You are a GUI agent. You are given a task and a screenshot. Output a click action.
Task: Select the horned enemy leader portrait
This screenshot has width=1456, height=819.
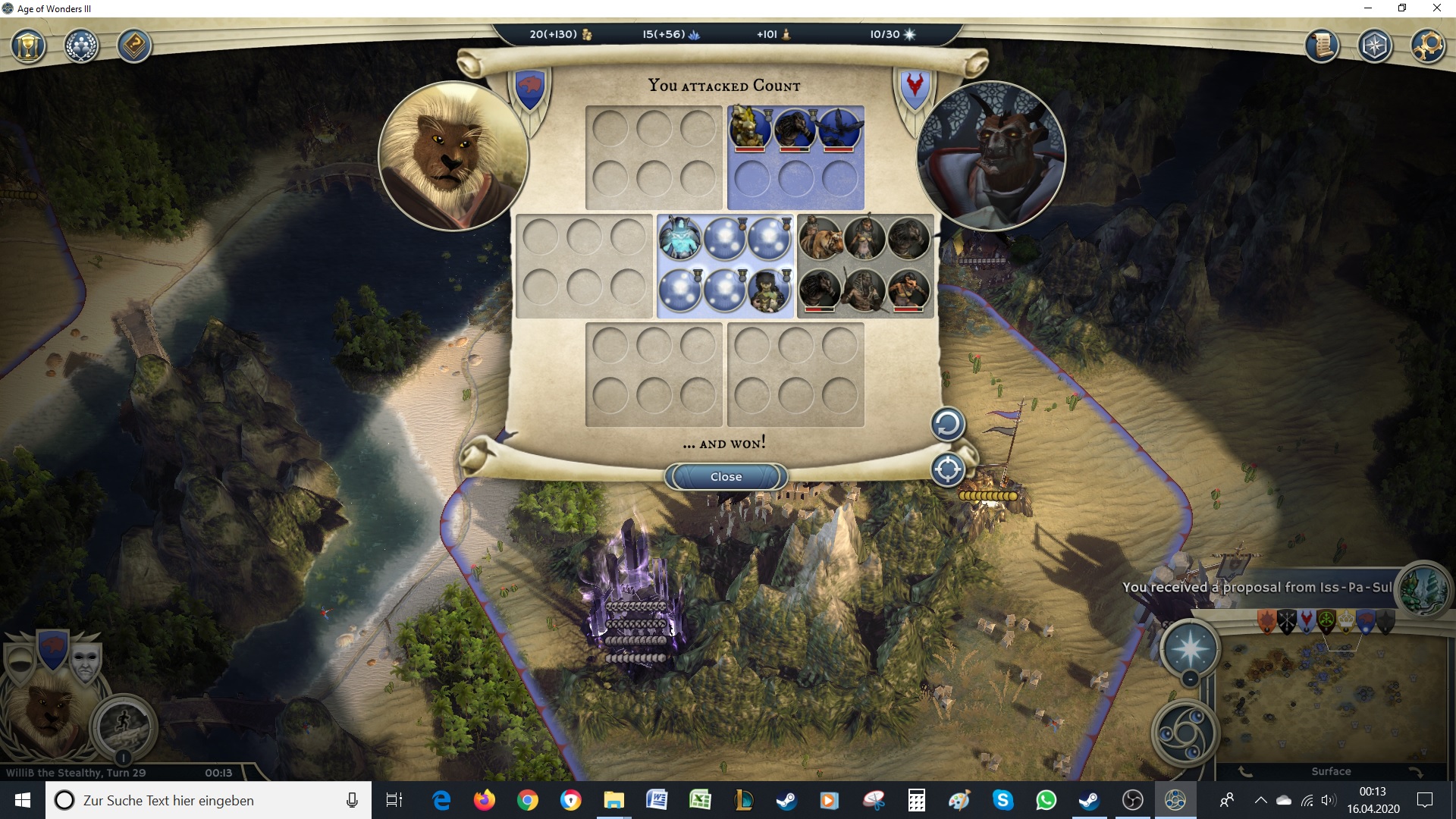991,155
